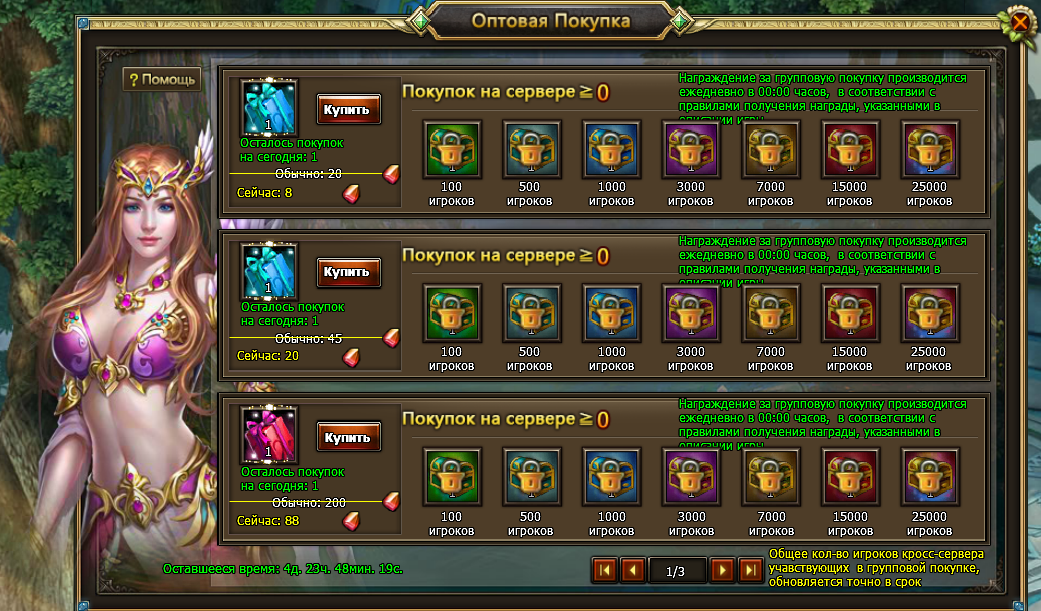Select the red 15000-player chest in pink crystal offer
This screenshot has height=611, width=1041.
tap(850, 476)
